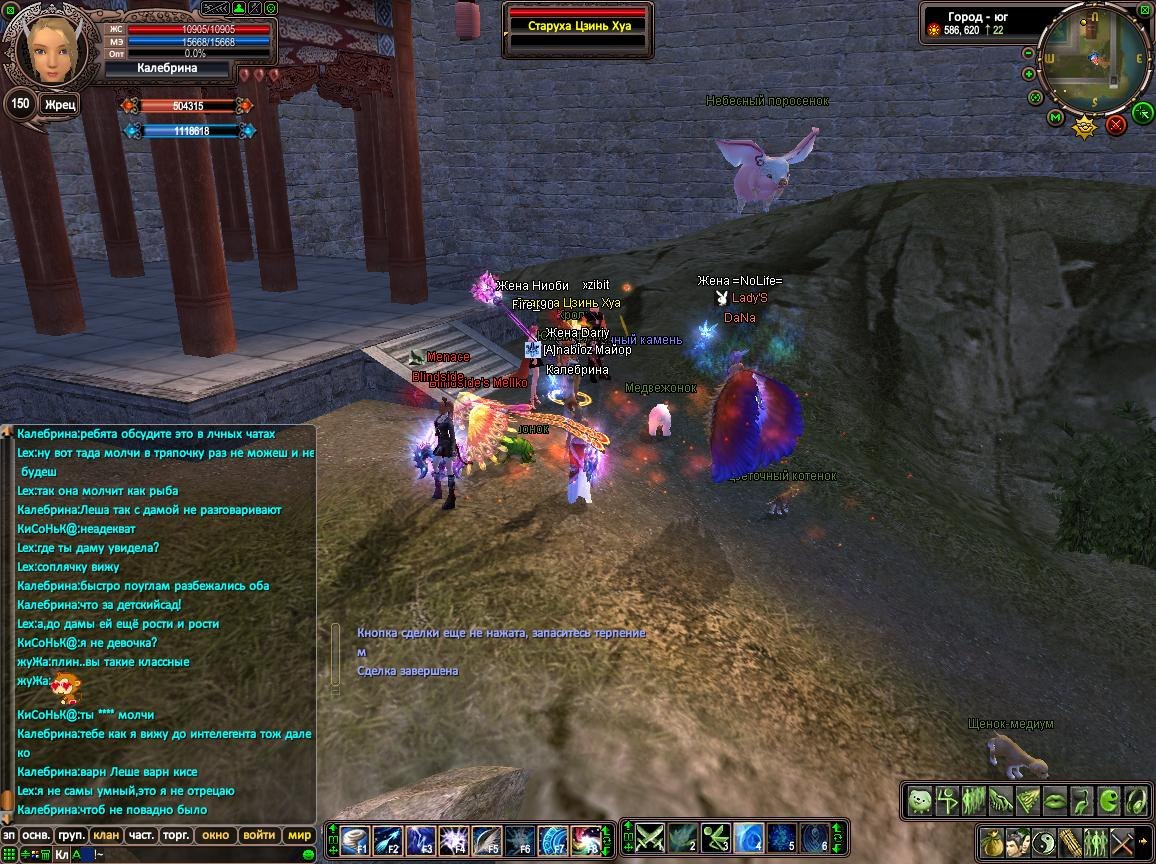Click the green lips emote icon

pos(1055,801)
